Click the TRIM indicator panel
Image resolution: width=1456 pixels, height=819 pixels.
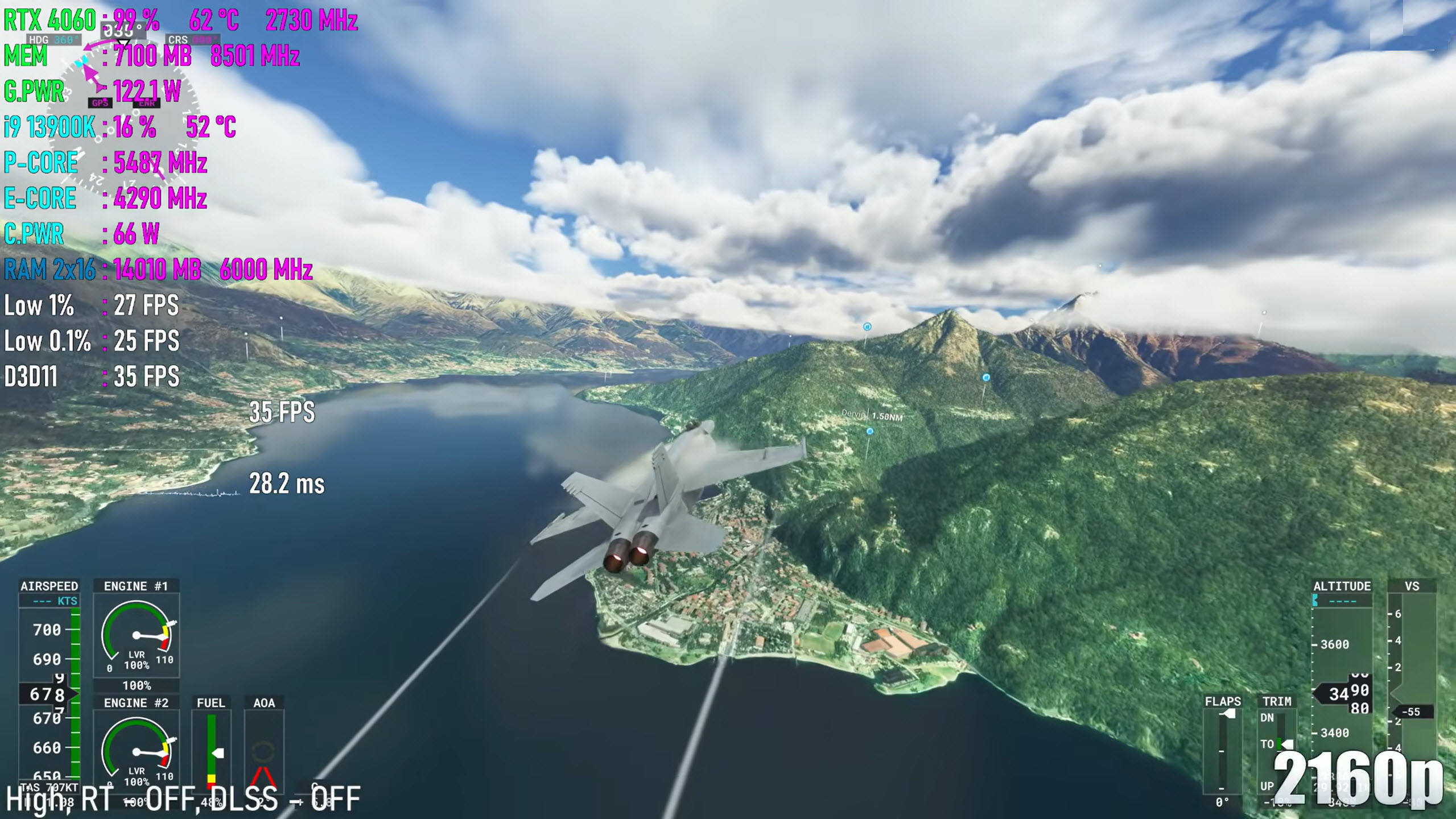point(1276,751)
